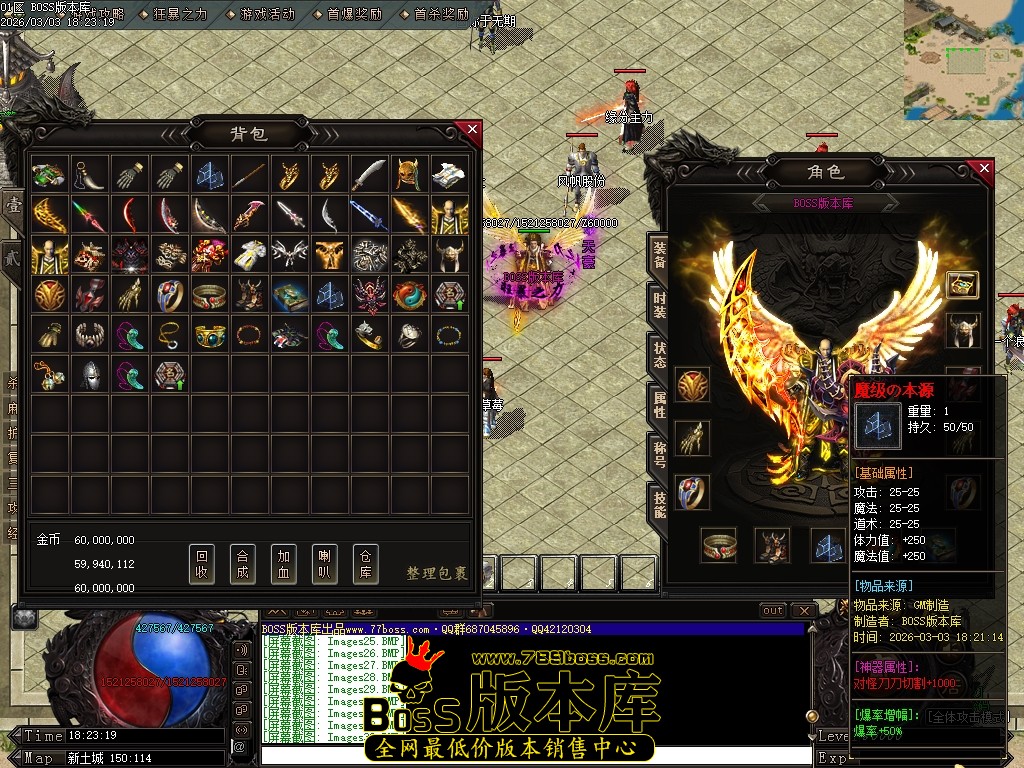The width and height of the screenshot is (1024, 768).
Task: Close the 背包 backpack window
Action: 472,129
